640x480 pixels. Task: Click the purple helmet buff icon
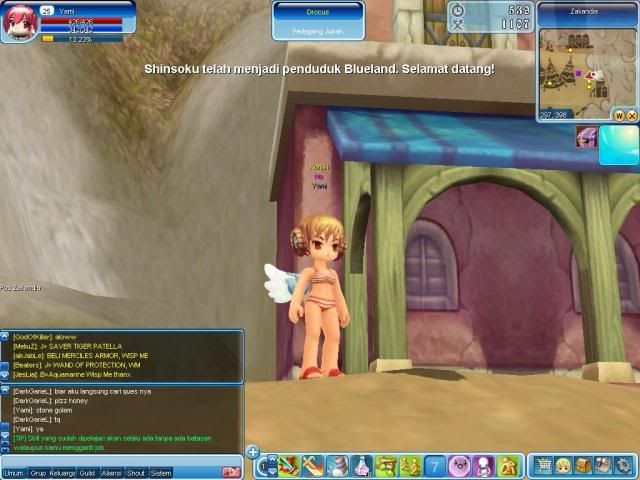pos(587,138)
